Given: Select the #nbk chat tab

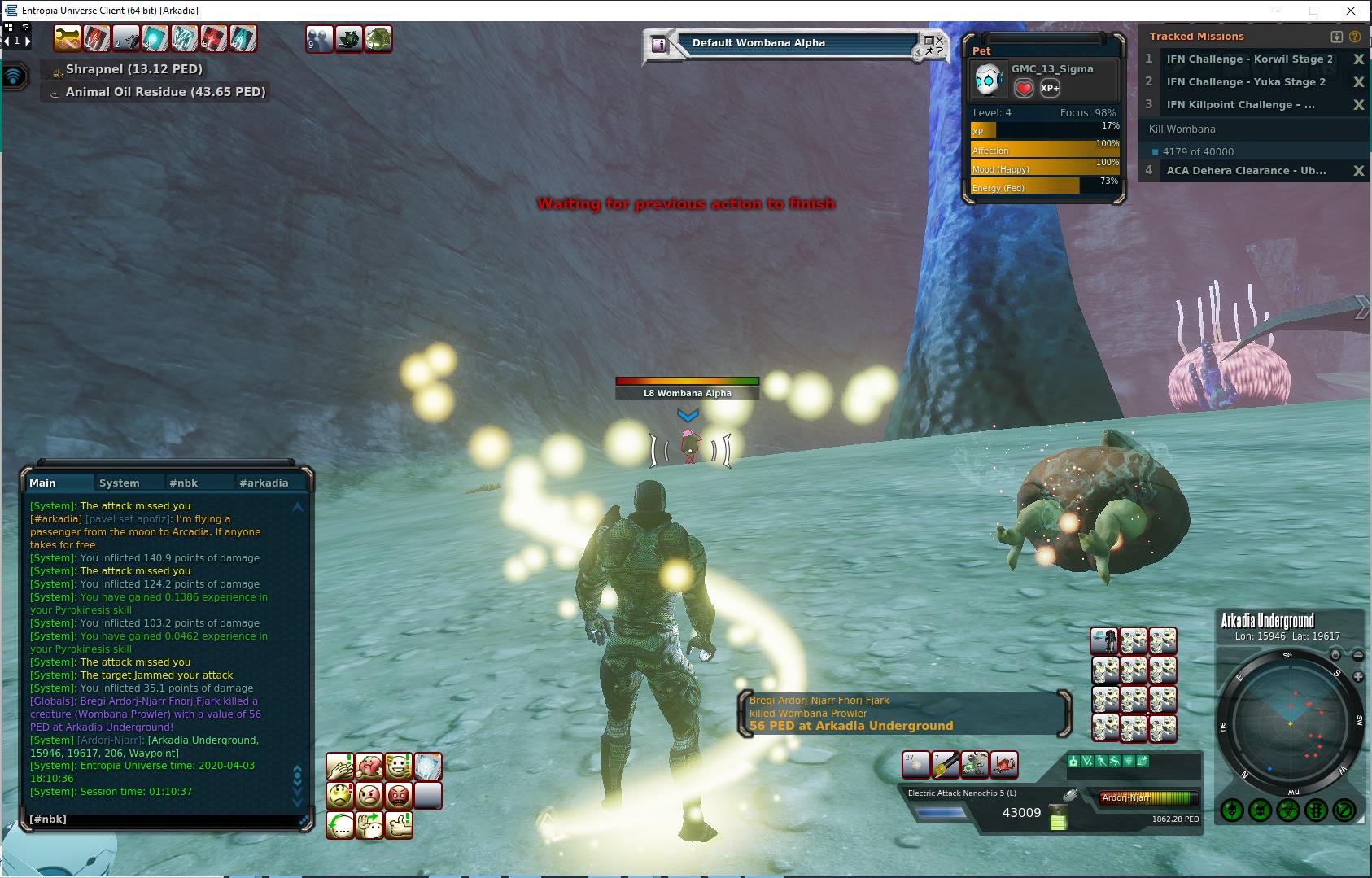Looking at the screenshot, I should coord(190,483).
